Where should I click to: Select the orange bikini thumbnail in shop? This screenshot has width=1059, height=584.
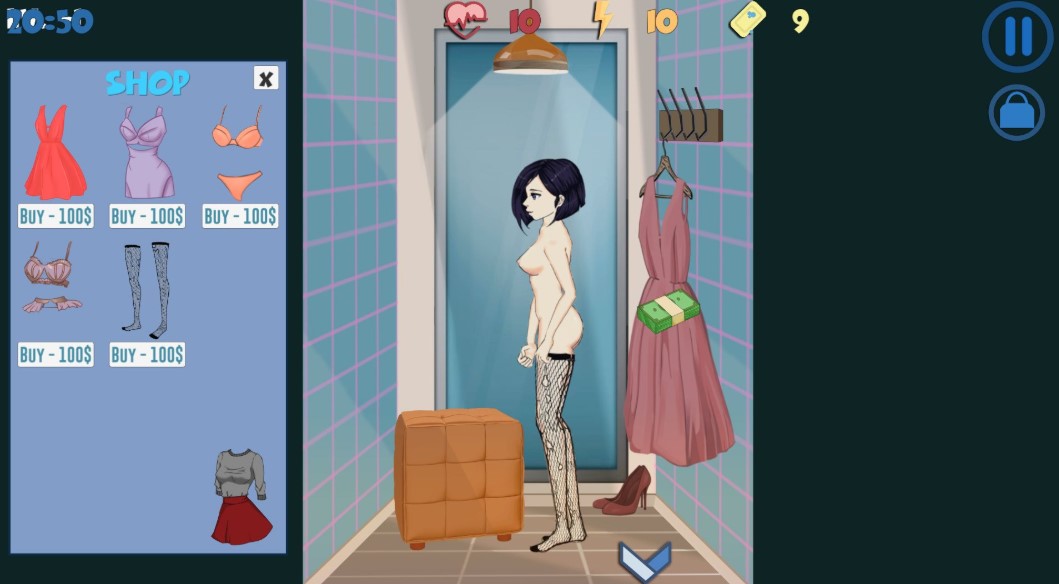[x=239, y=153]
